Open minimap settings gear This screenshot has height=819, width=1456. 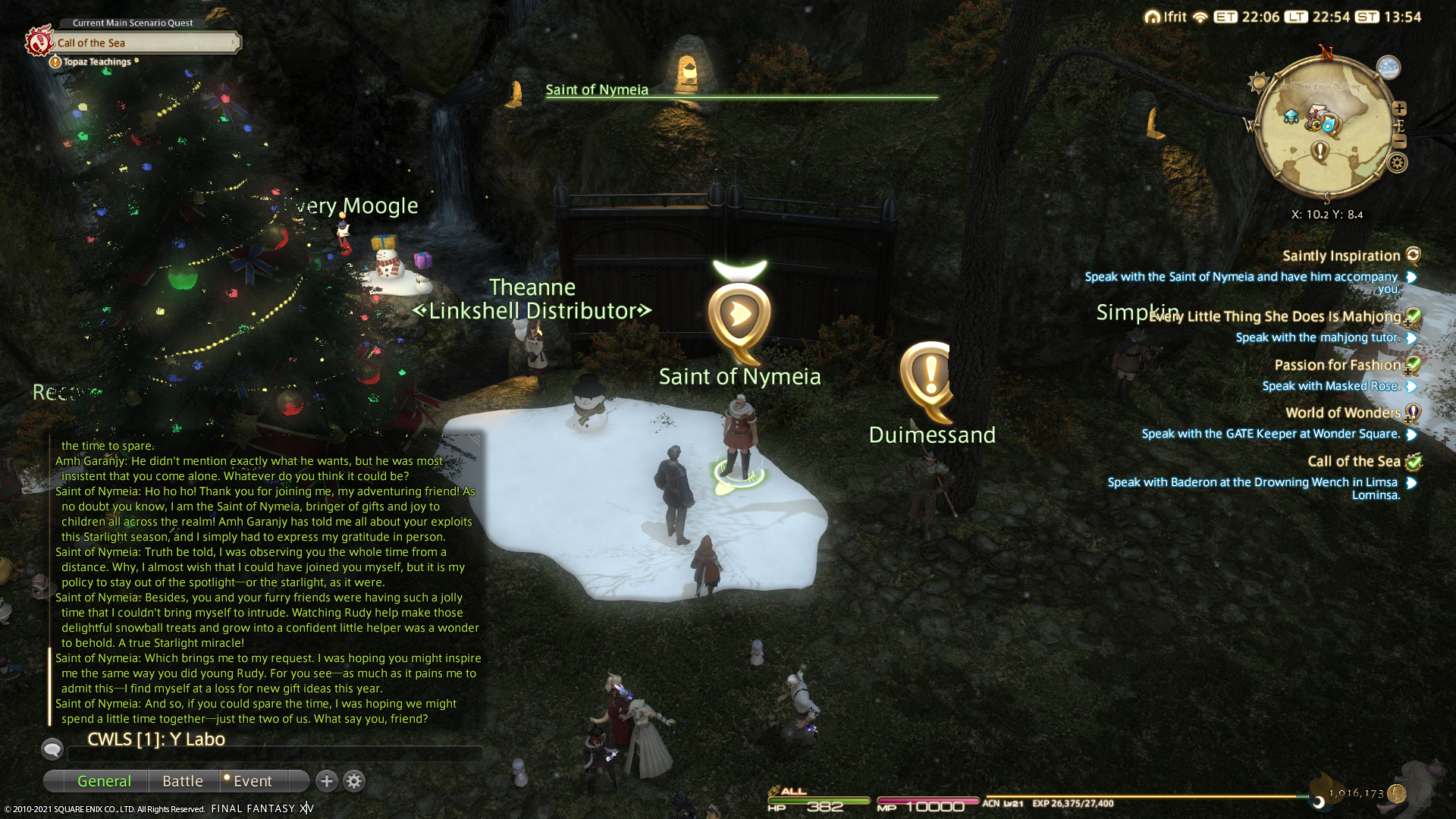click(1398, 163)
